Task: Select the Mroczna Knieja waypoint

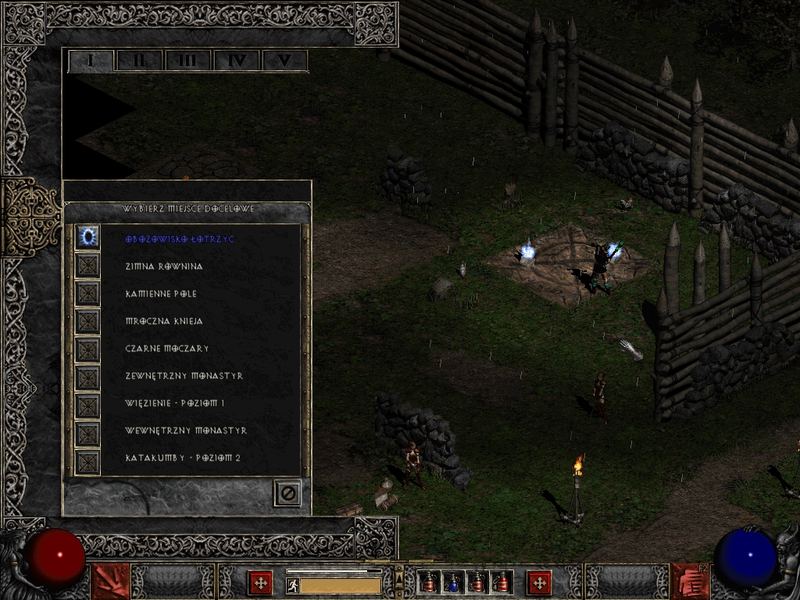Action: coord(165,322)
